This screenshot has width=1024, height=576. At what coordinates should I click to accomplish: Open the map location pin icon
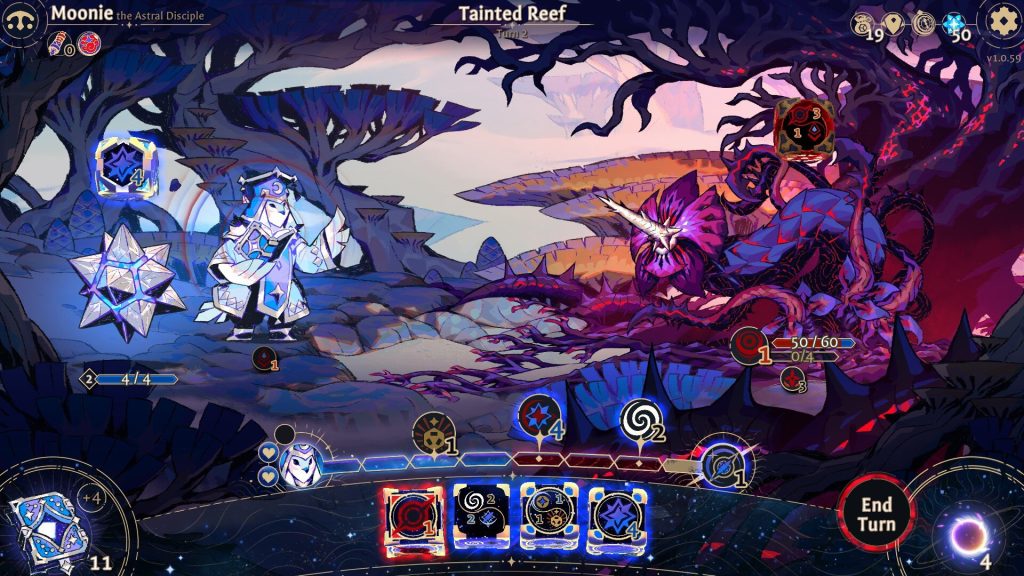pos(893,24)
